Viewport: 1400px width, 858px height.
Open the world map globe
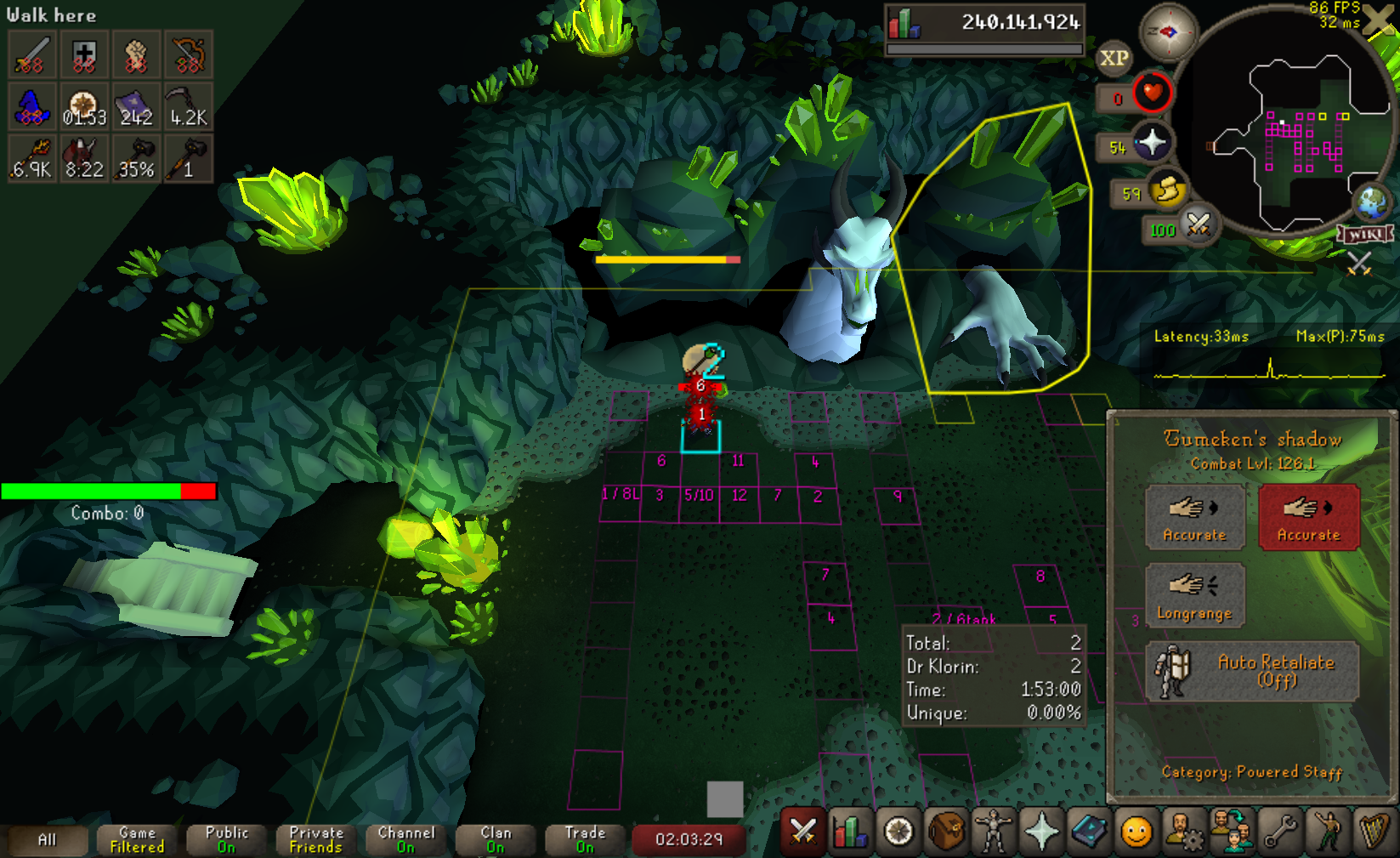(x=1371, y=203)
